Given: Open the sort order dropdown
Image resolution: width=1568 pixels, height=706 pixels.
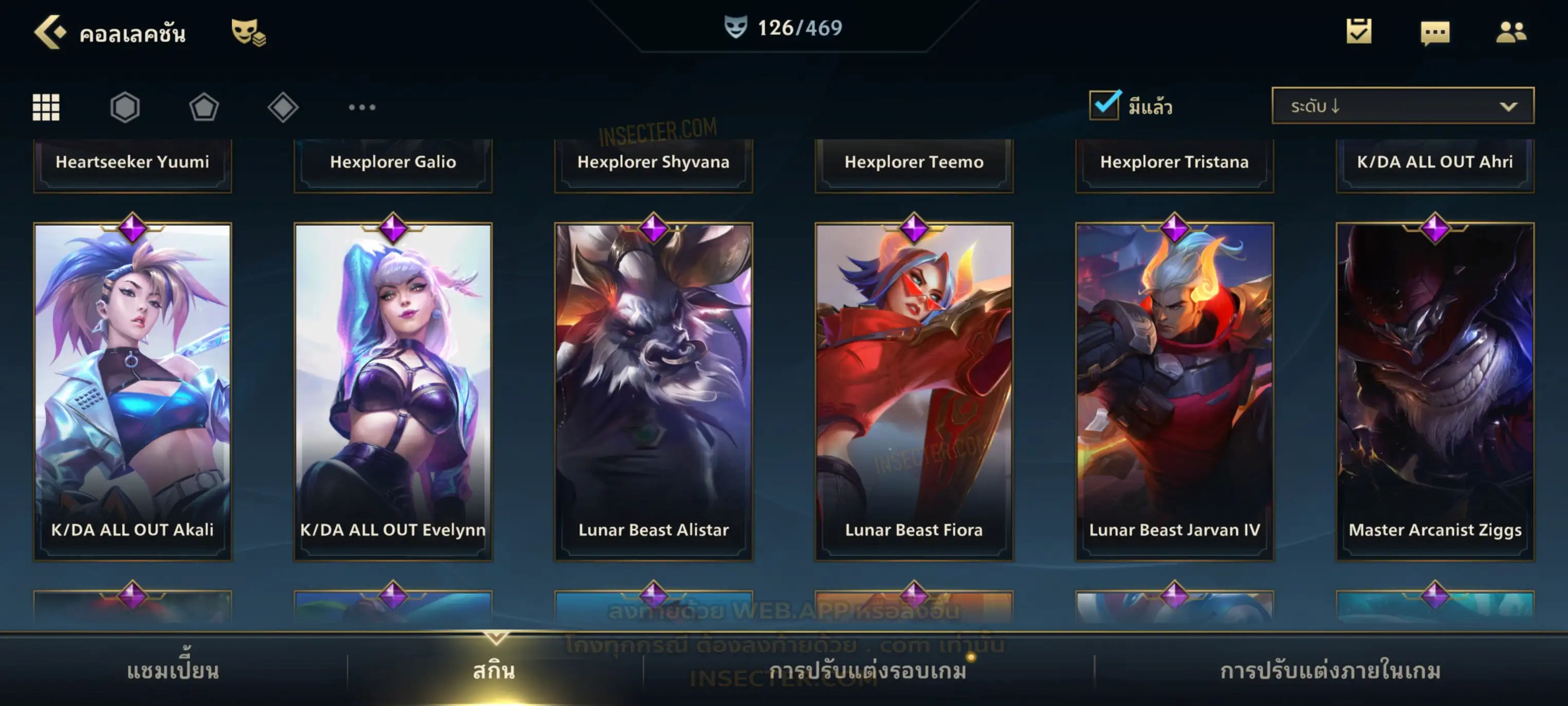Looking at the screenshot, I should click(1402, 106).
